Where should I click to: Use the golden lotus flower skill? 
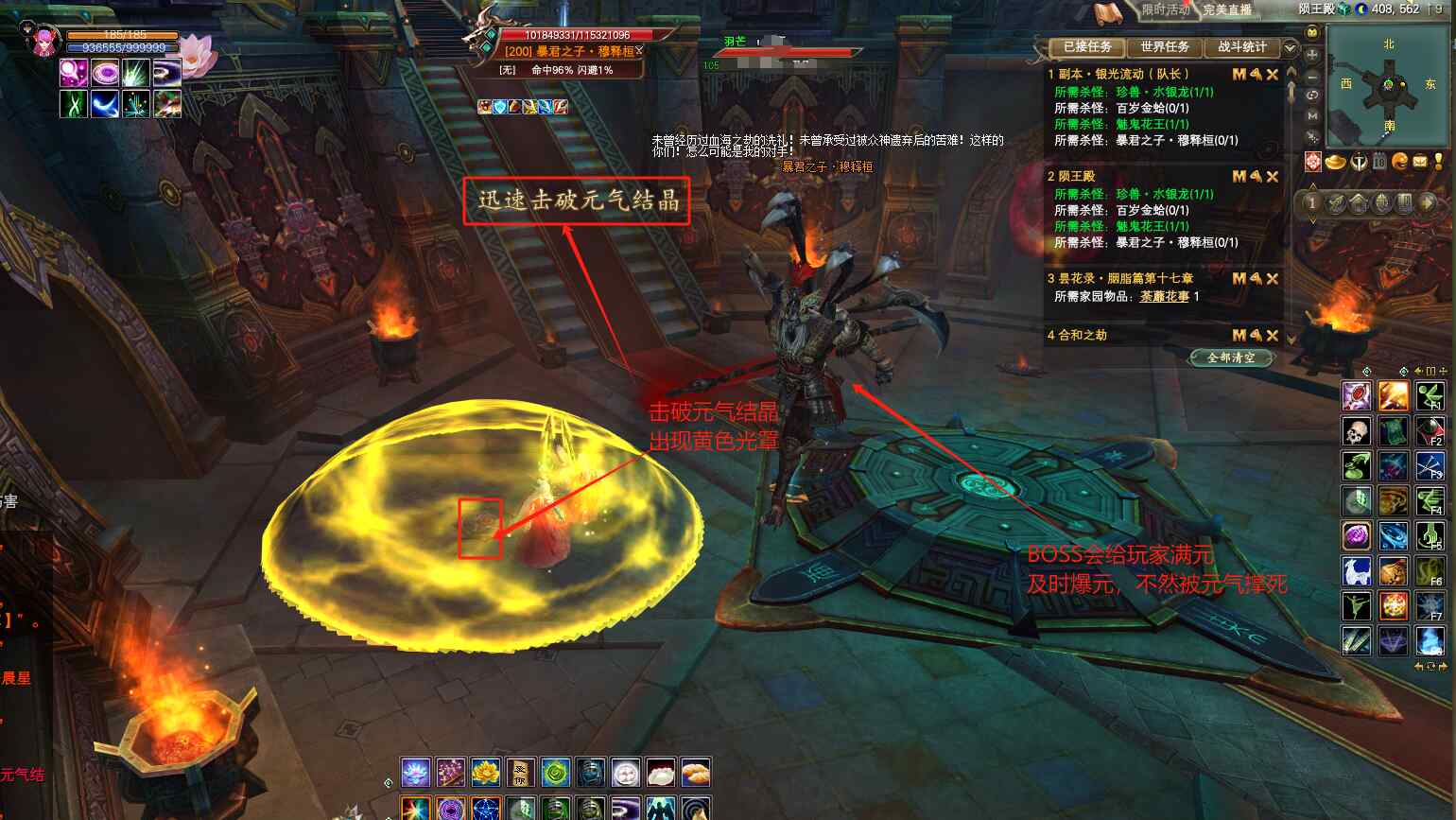pos(485,773)
